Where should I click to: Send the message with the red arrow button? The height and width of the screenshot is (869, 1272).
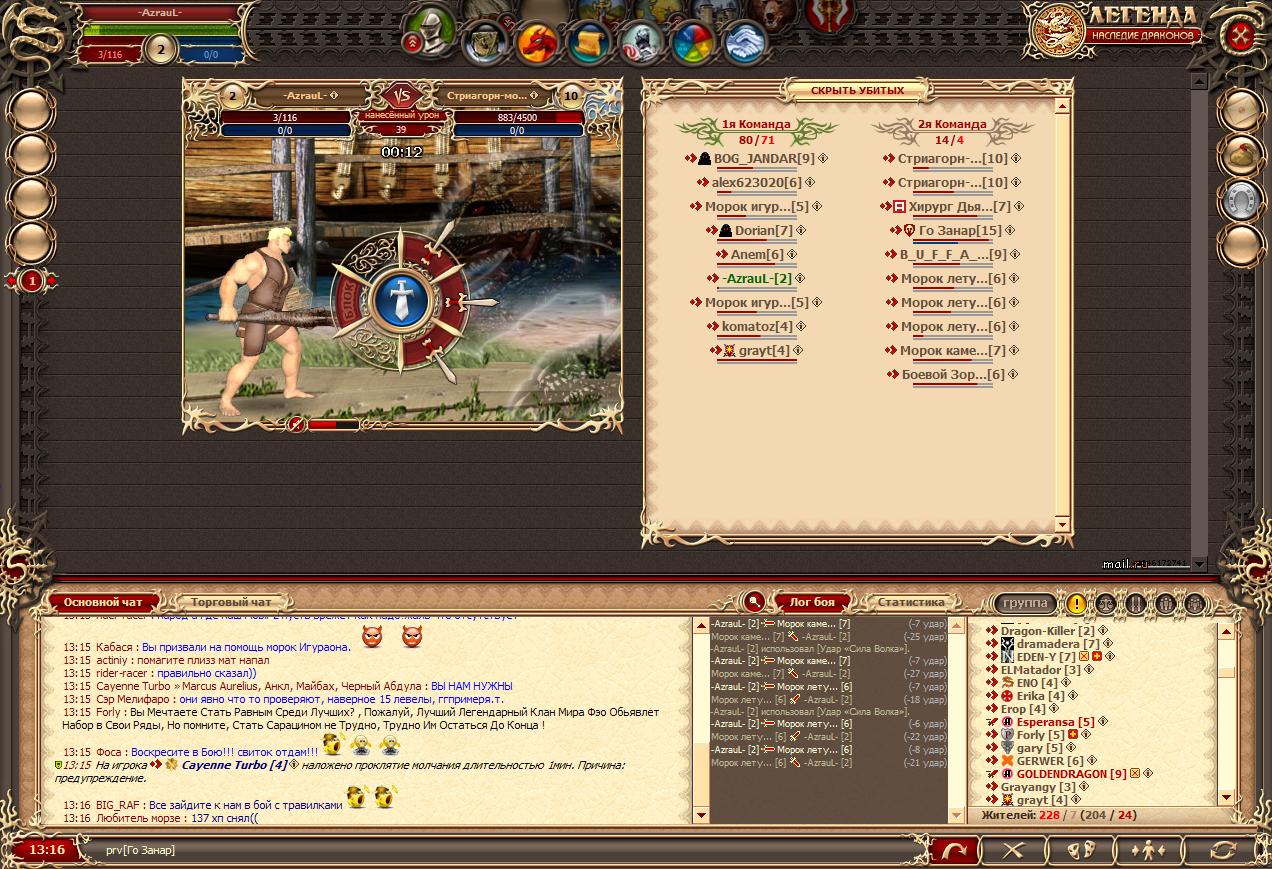(x=955, y=850)
